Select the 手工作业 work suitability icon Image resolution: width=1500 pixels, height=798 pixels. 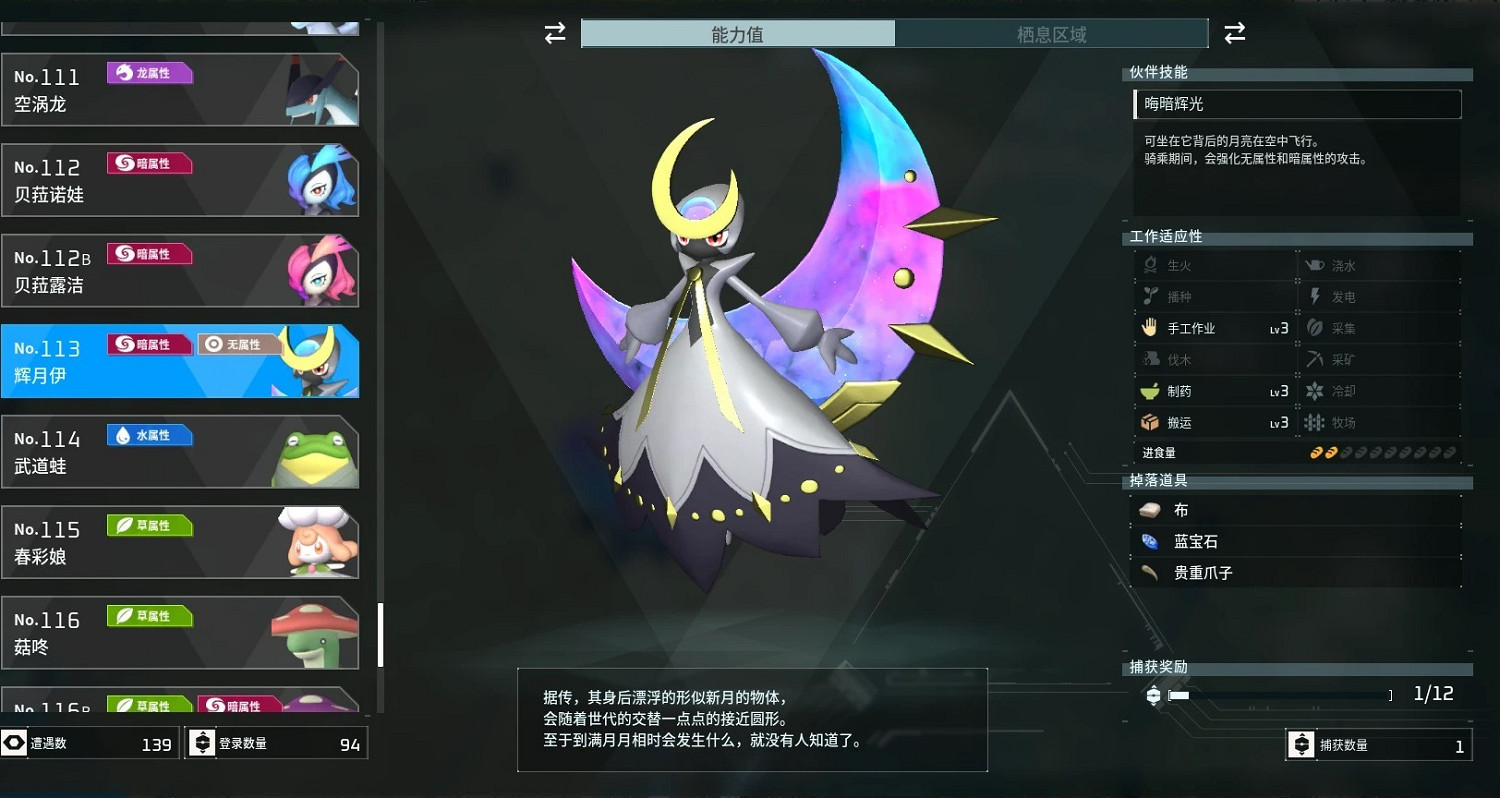click(1150, 327)
